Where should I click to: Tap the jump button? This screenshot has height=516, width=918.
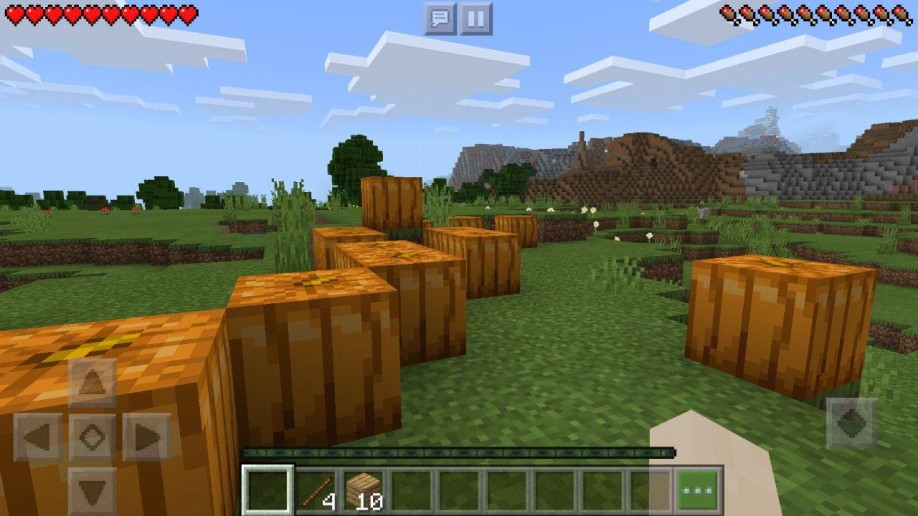pos(852,423)
